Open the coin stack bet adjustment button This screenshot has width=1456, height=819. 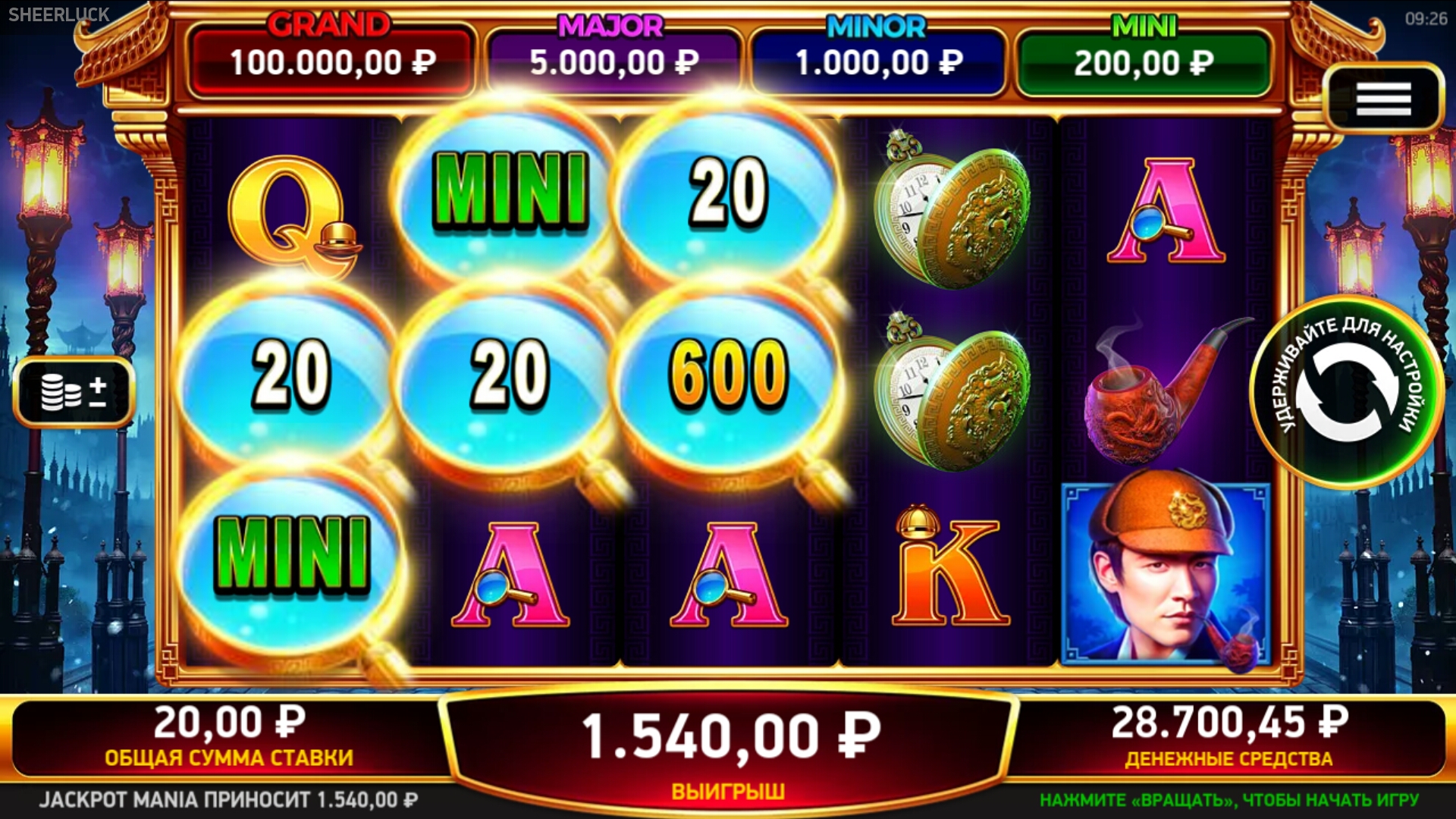click(74, 391)
